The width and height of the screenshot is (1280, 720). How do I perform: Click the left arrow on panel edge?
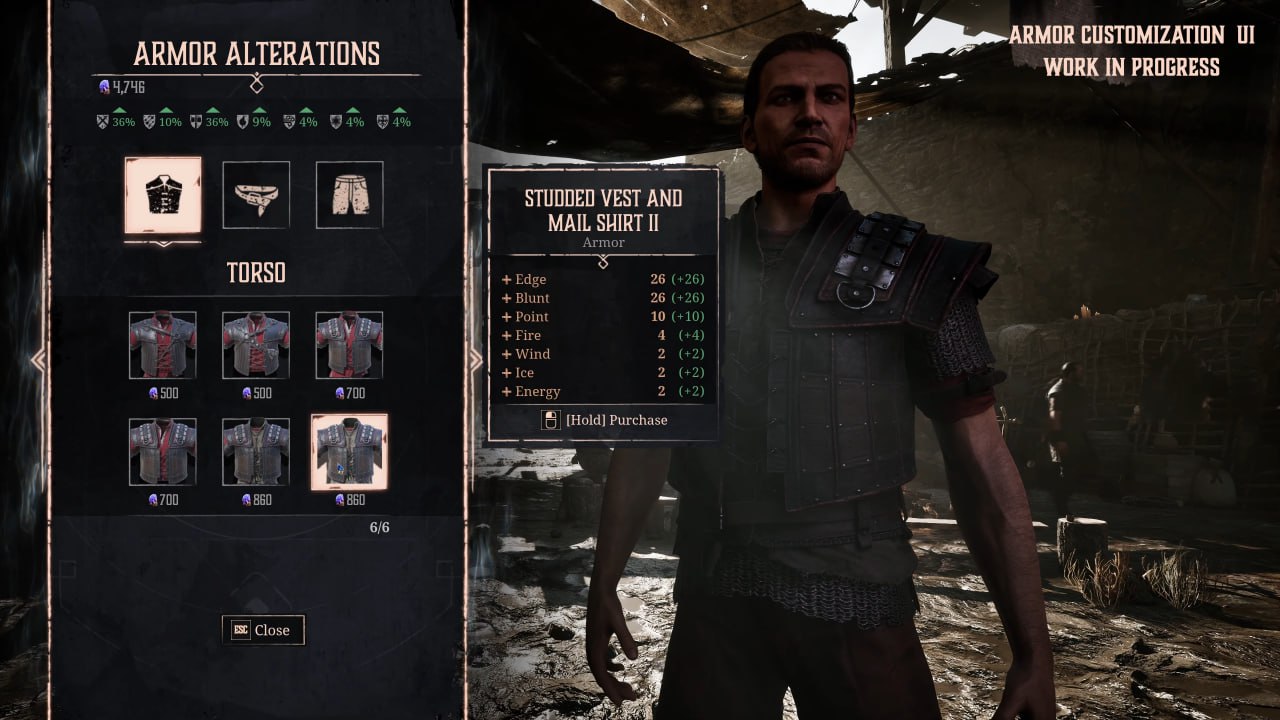pos(38,360)
